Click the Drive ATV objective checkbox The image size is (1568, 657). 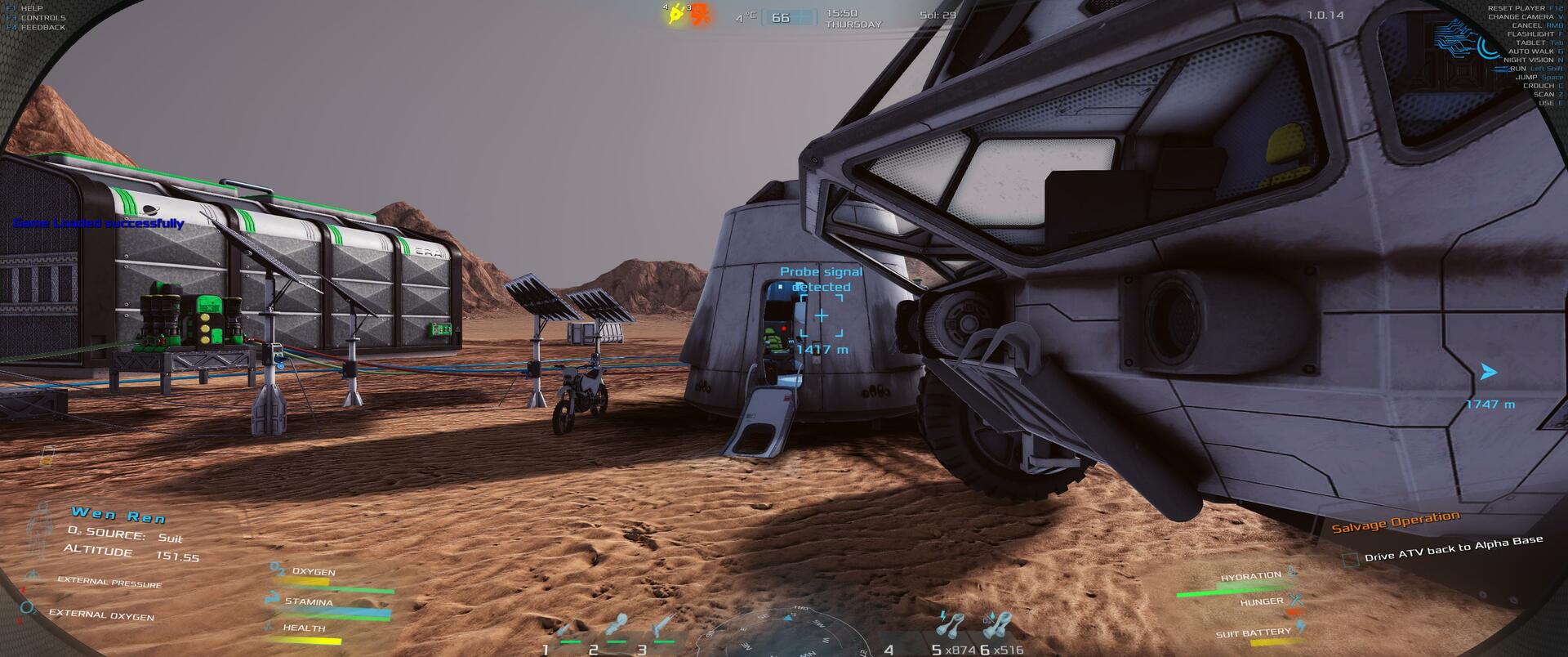[1351, 560]
